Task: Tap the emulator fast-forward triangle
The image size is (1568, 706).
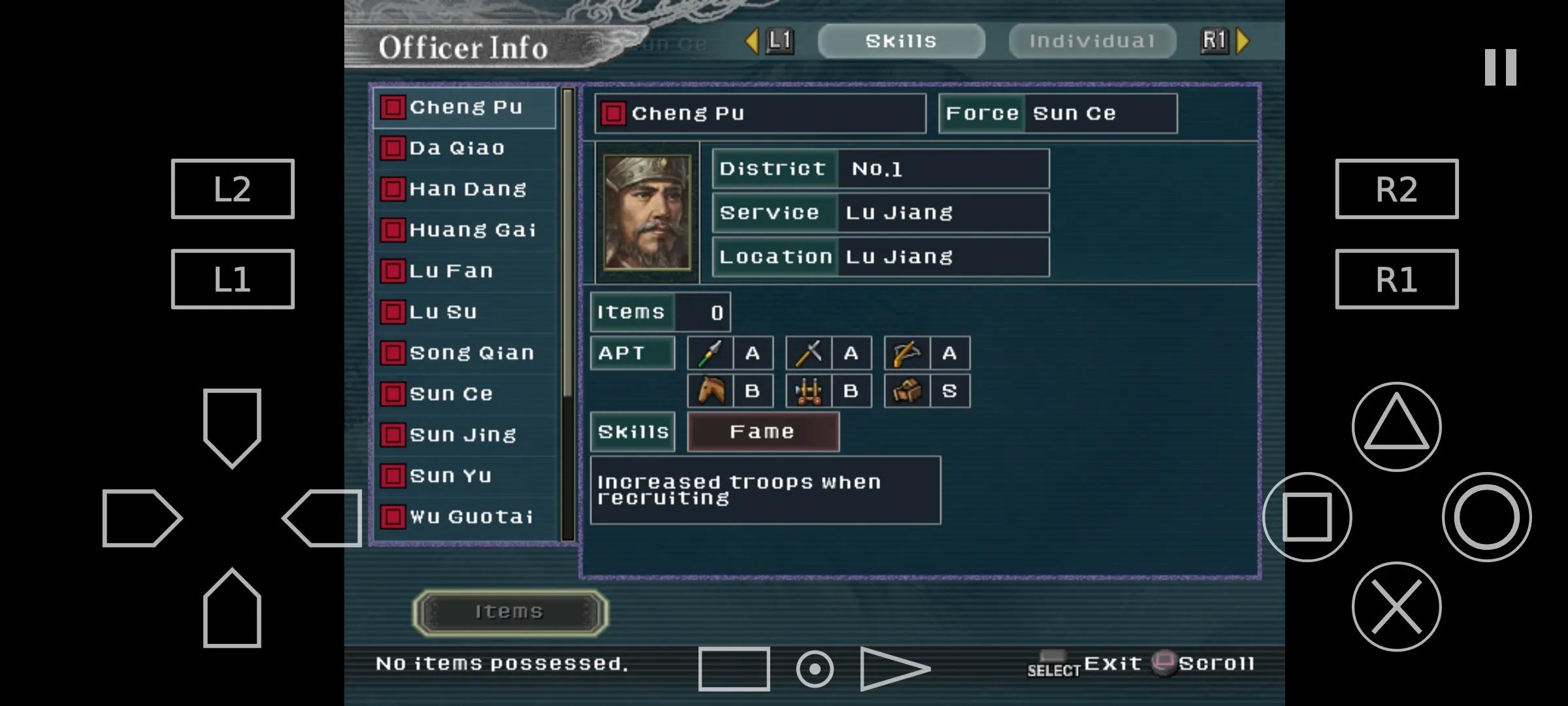Action: pyautogui.click(x=894, y=669)
